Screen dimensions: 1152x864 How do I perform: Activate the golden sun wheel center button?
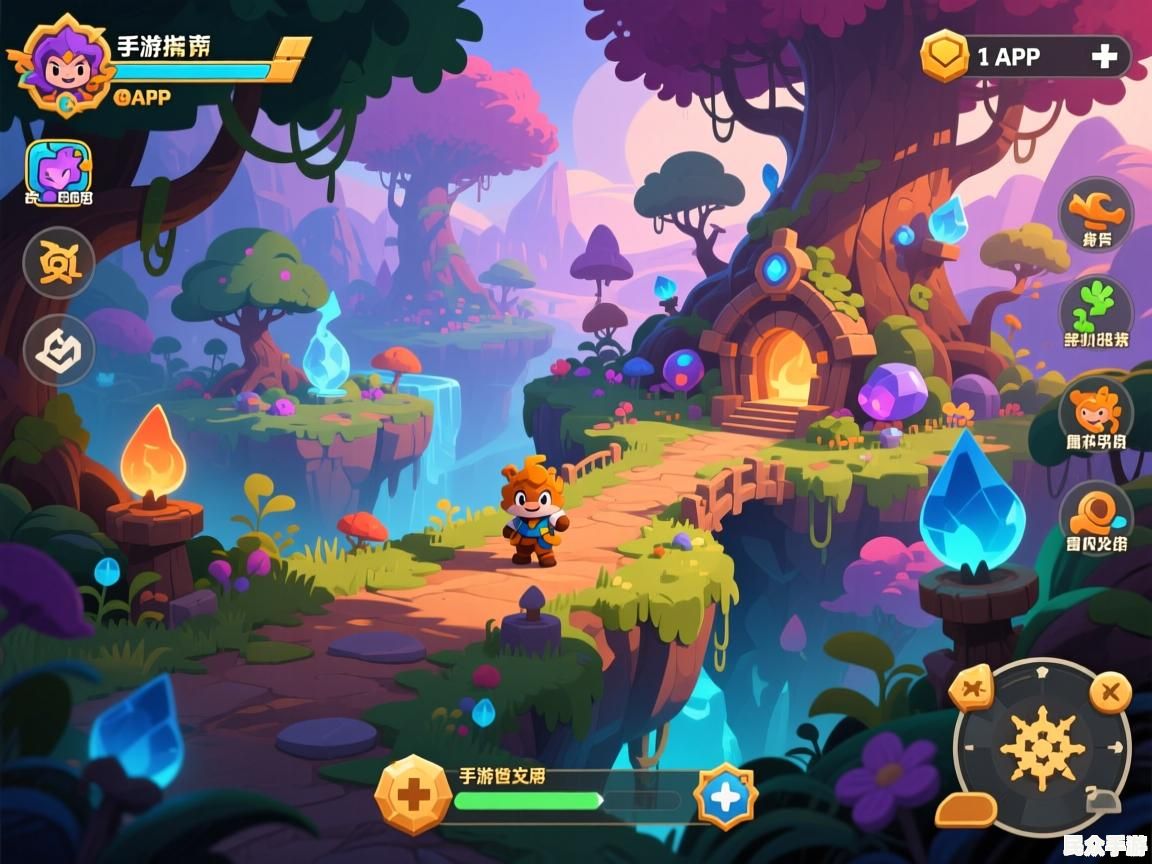coord(1042,747)
